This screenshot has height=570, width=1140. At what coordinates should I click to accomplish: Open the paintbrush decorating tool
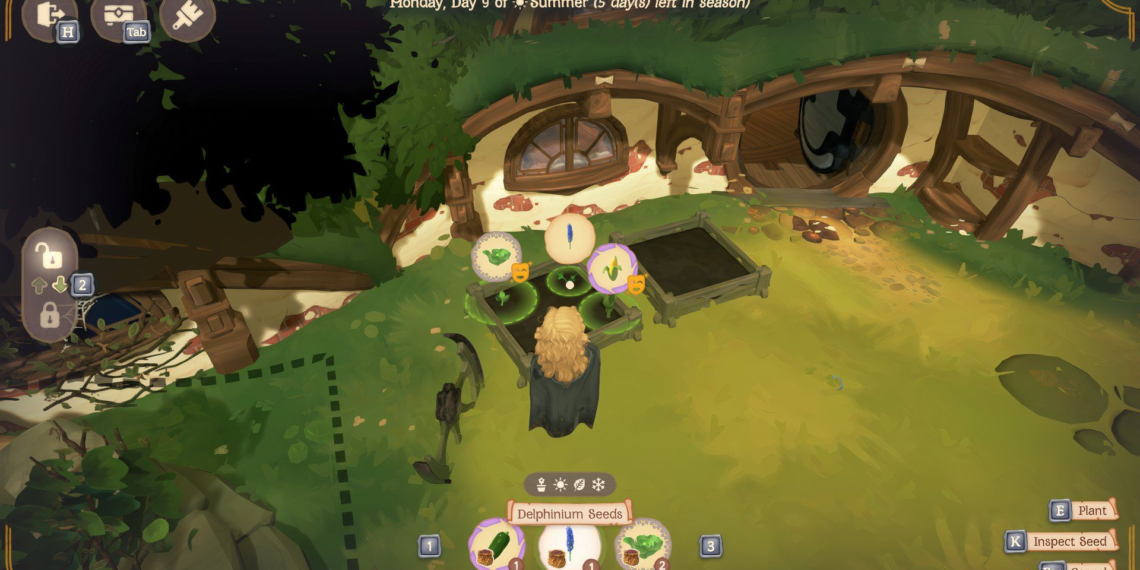pyautogui.click(x=186, y=17)
